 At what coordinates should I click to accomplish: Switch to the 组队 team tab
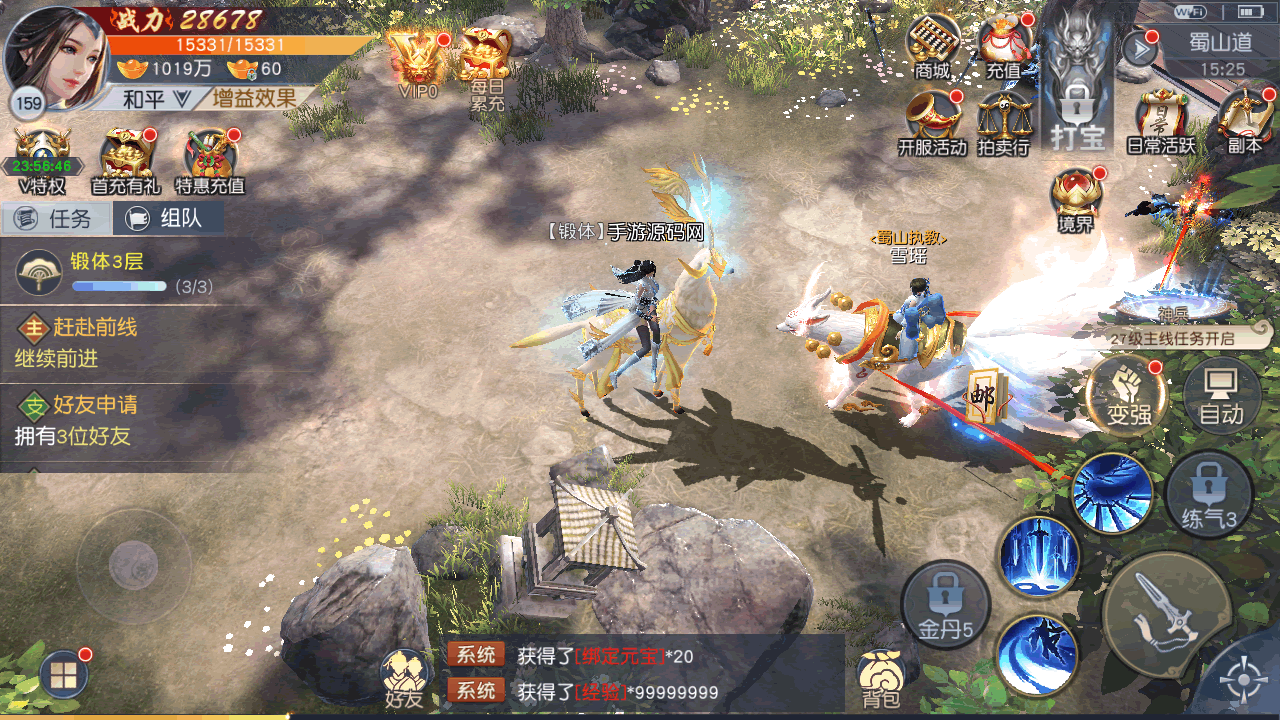point(168,218)
